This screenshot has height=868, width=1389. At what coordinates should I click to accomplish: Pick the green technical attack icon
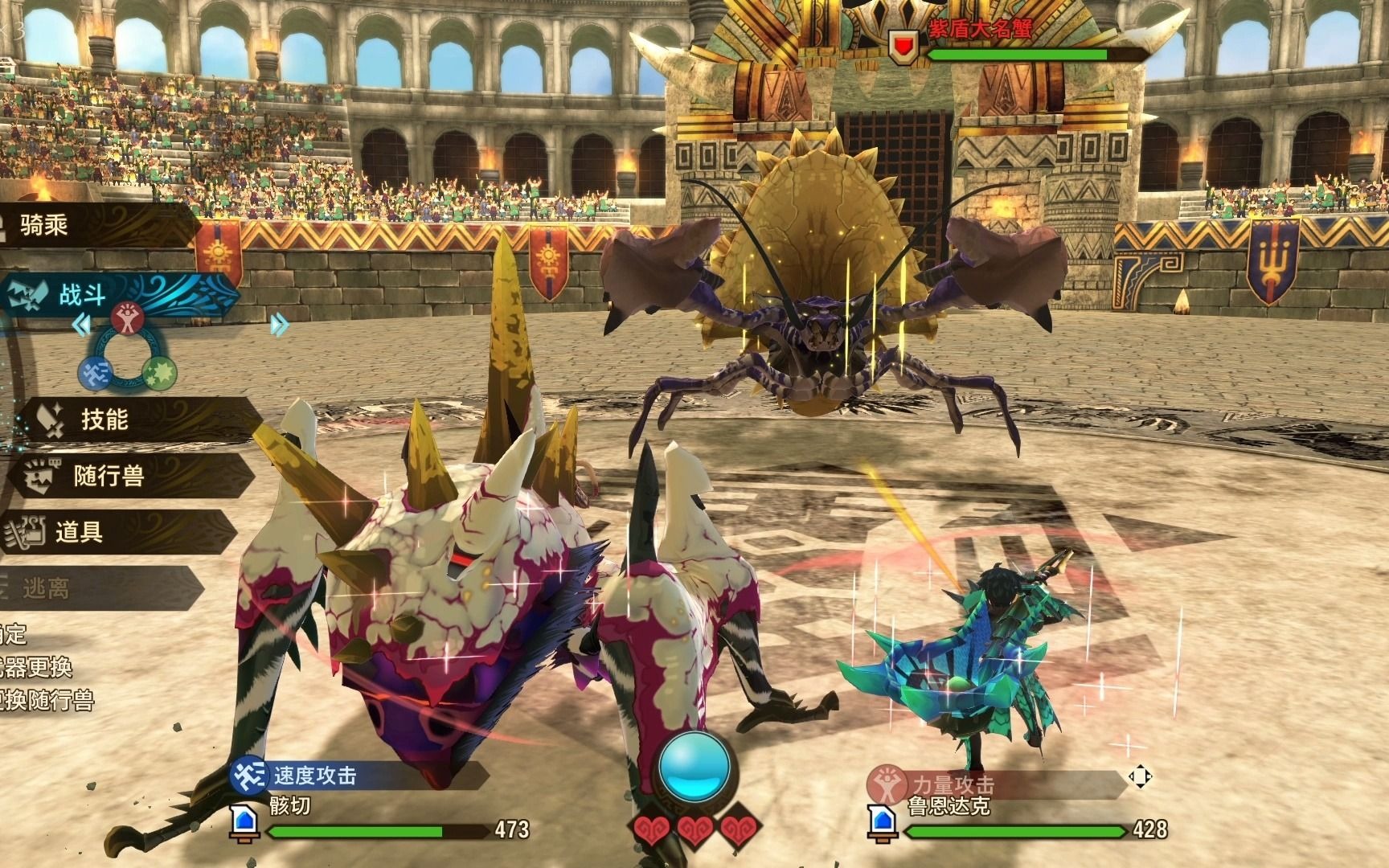pos(158,372)
